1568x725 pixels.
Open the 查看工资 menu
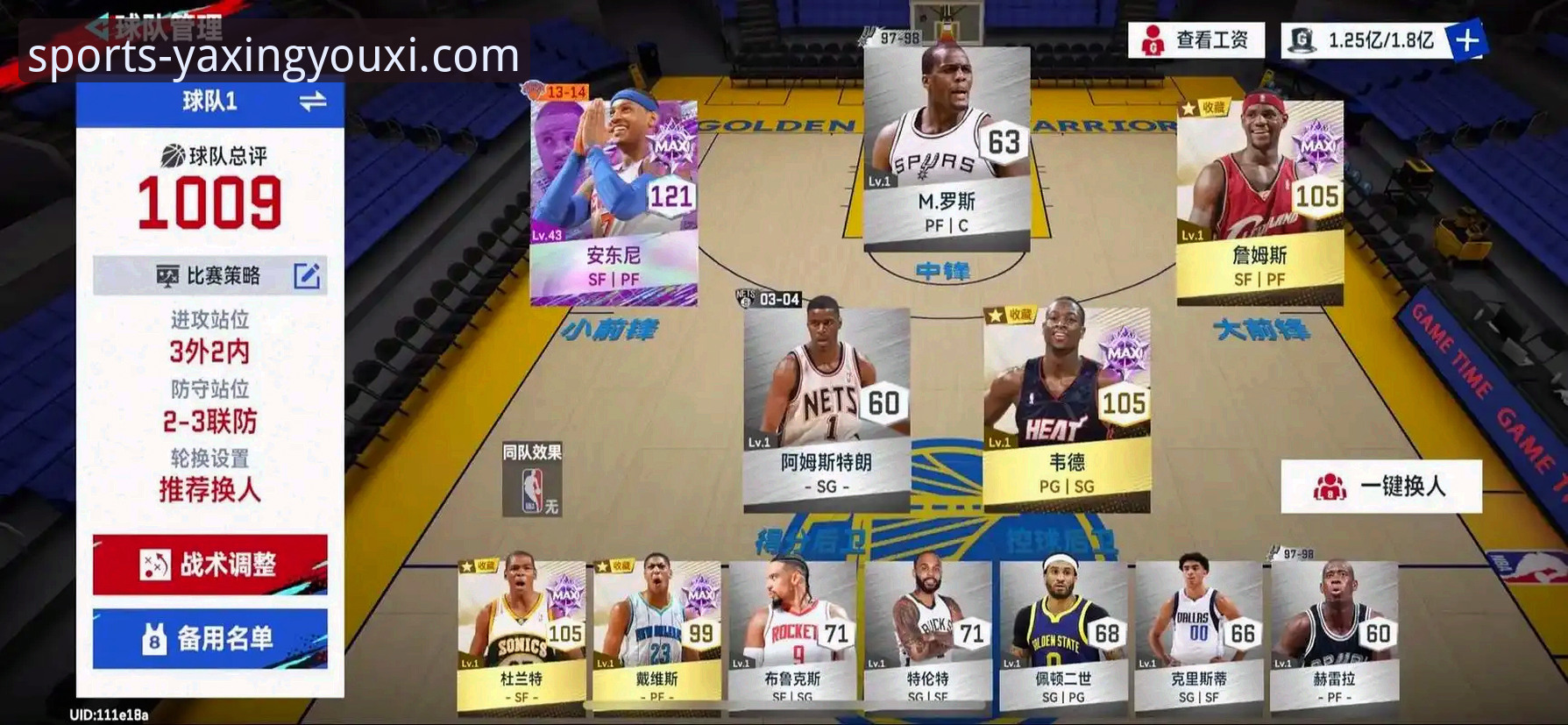point(1215,38)
